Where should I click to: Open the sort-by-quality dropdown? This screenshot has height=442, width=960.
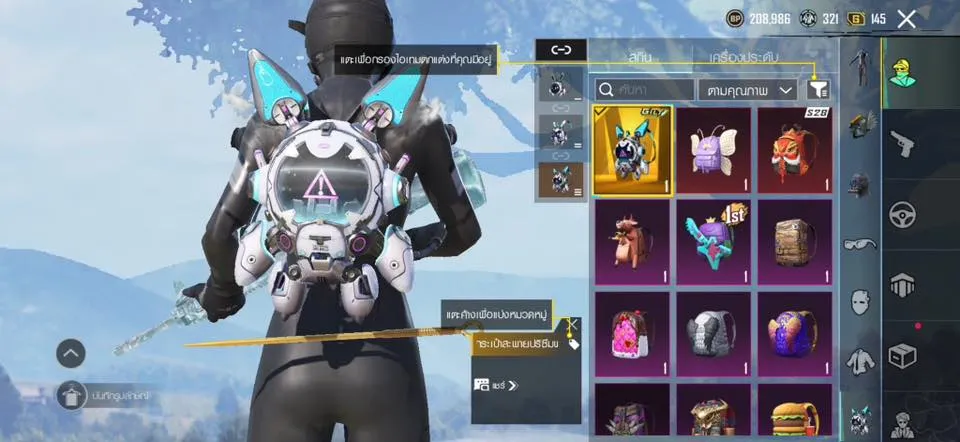pos(747,90)
